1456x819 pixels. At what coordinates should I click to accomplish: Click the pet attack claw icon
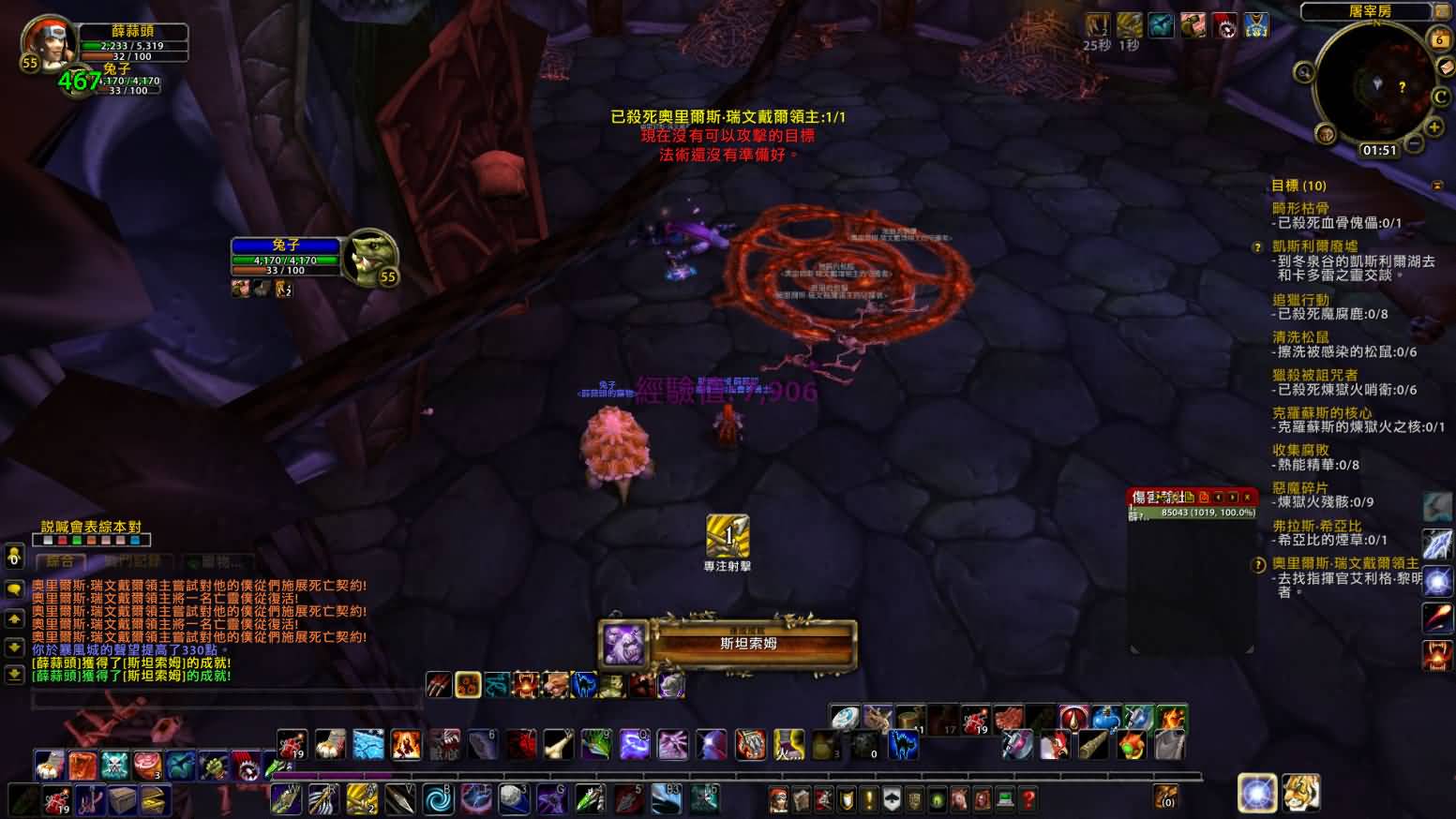point(438,685)
